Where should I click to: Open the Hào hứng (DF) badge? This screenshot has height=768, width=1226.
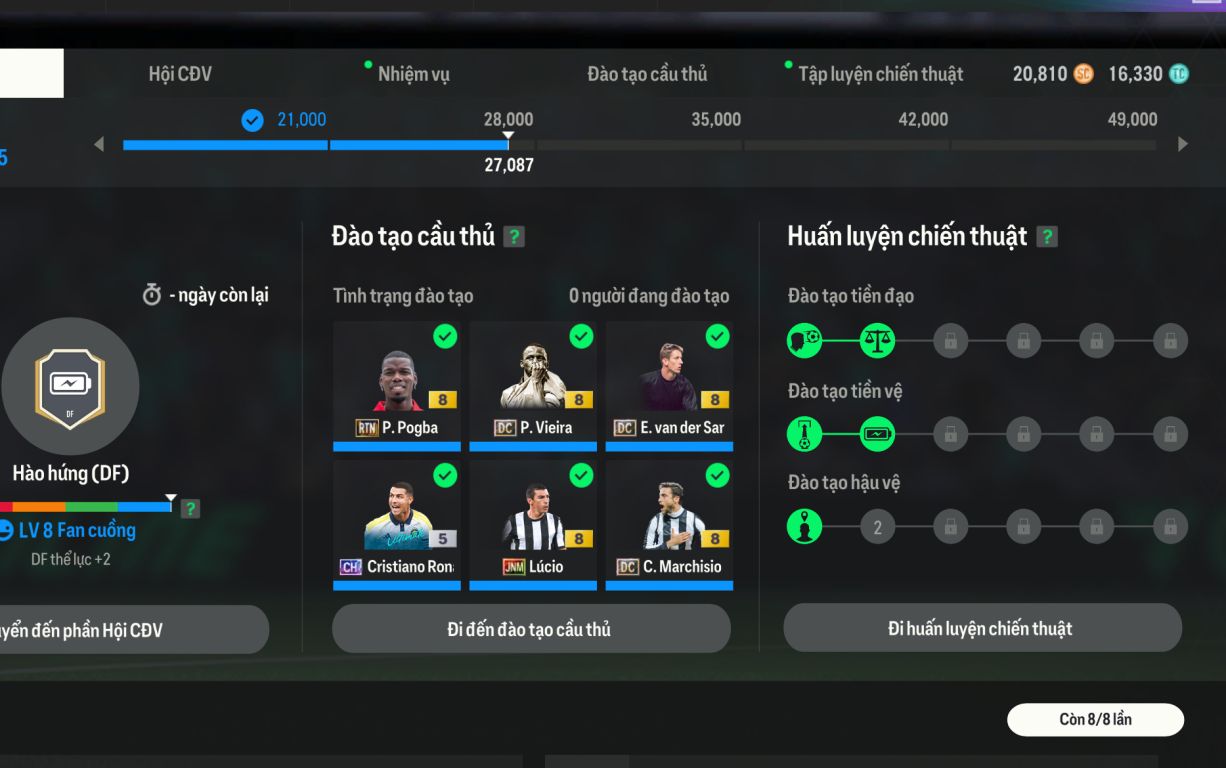pos(70,387)
